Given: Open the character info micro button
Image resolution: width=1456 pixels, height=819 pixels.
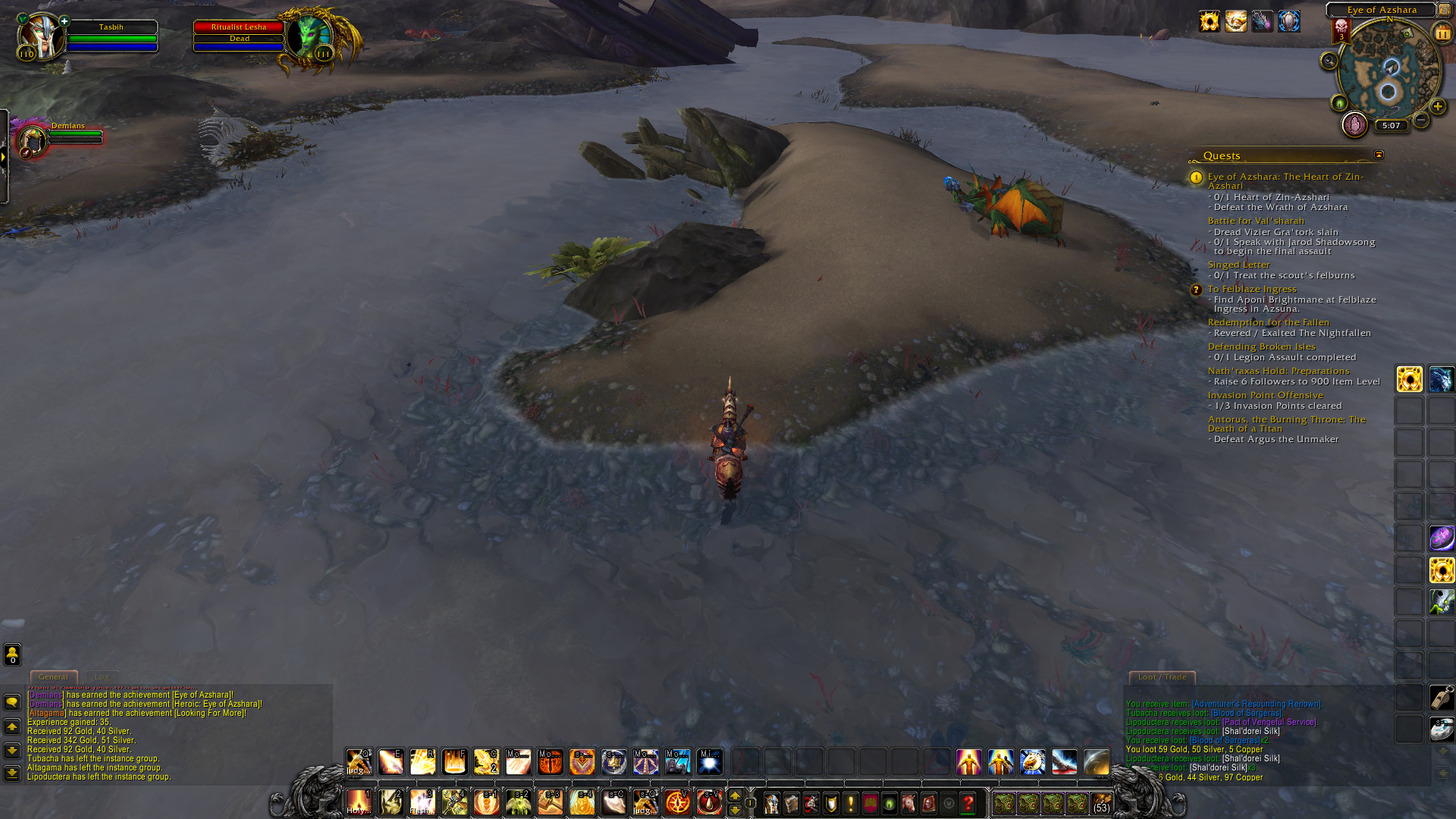Looking at the screenshot, I should point(772,803).
